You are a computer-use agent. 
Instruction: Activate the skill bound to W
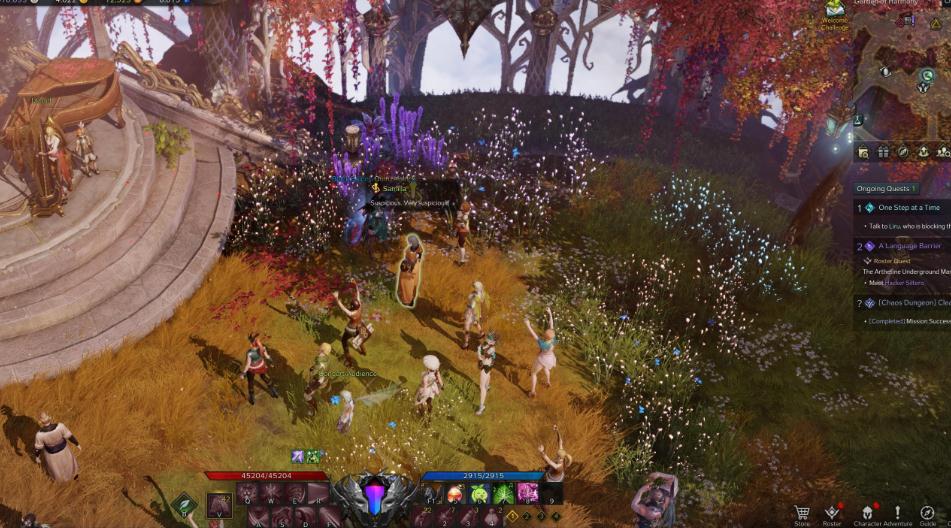(271, 493)
